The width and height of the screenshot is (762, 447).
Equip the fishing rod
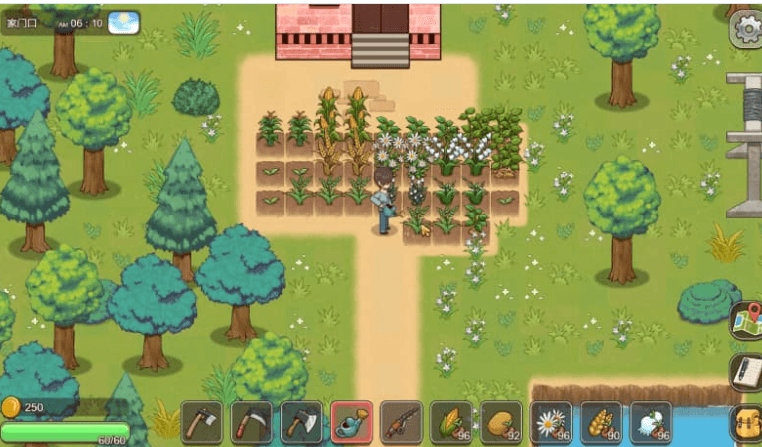click(402, 422)
